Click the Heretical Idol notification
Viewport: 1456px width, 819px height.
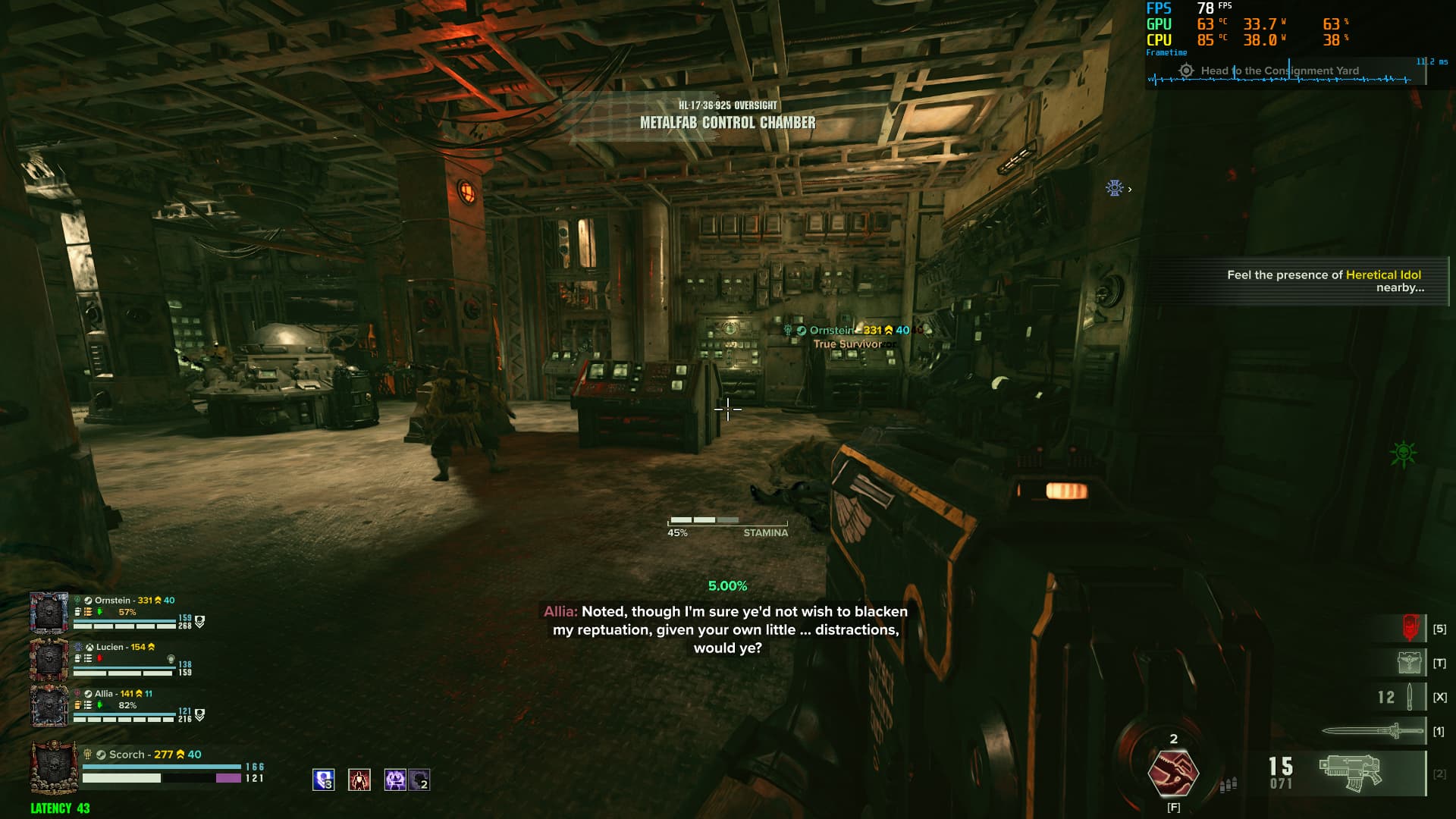click(x=1324, y=281)
